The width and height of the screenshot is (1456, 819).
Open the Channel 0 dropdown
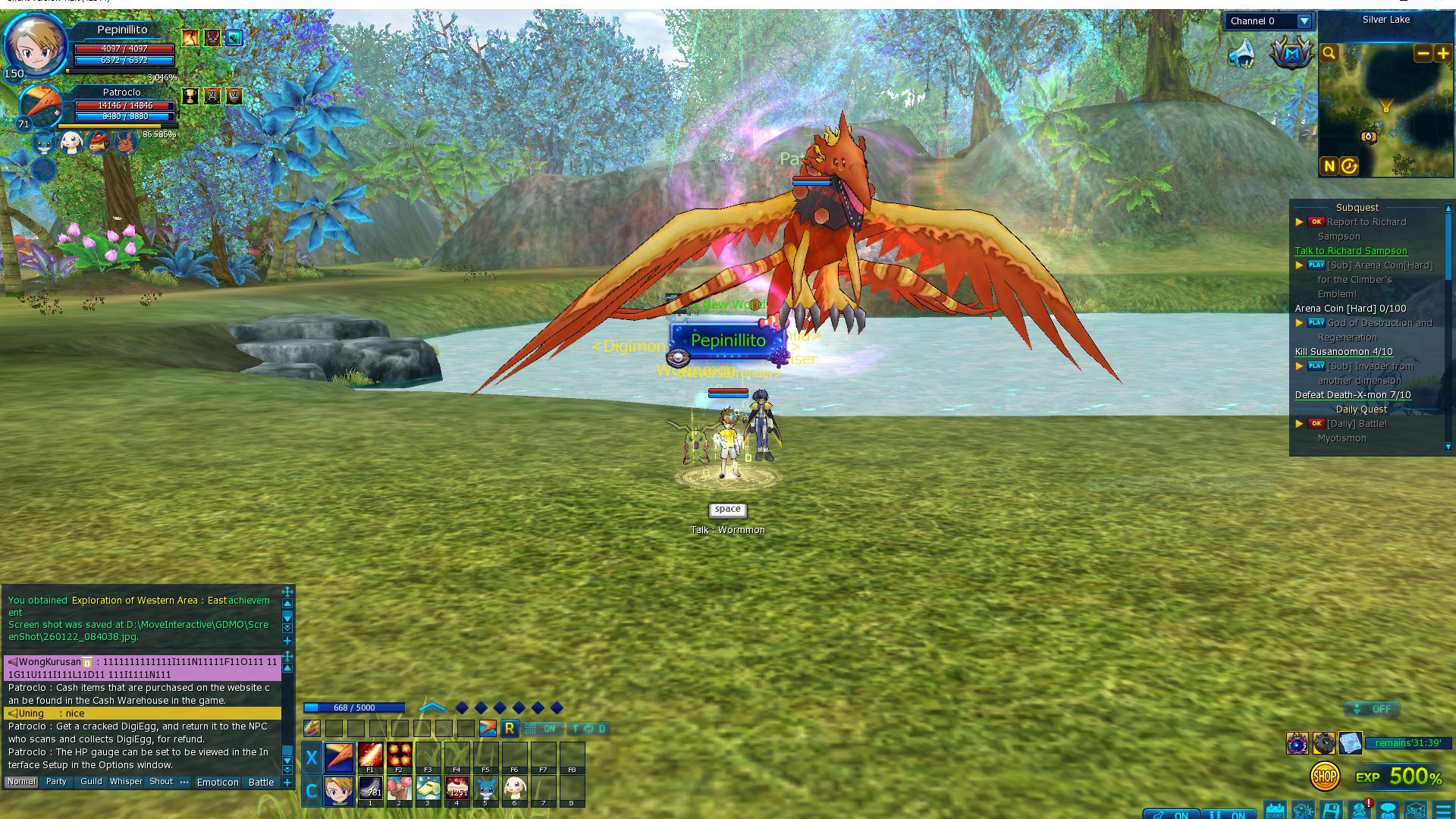[x=1304, y=21]
